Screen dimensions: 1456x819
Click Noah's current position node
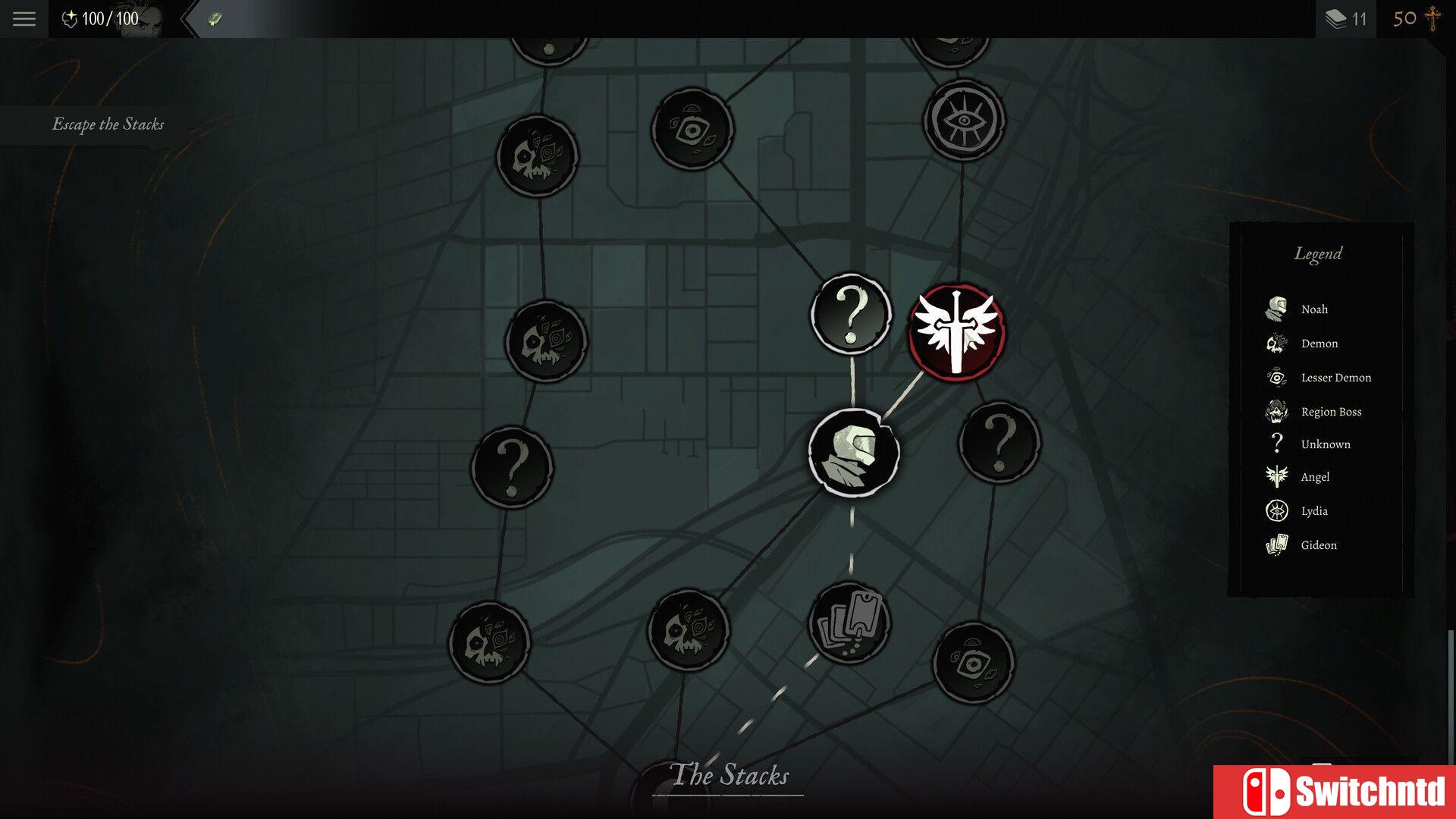click(x=854, y=453)
